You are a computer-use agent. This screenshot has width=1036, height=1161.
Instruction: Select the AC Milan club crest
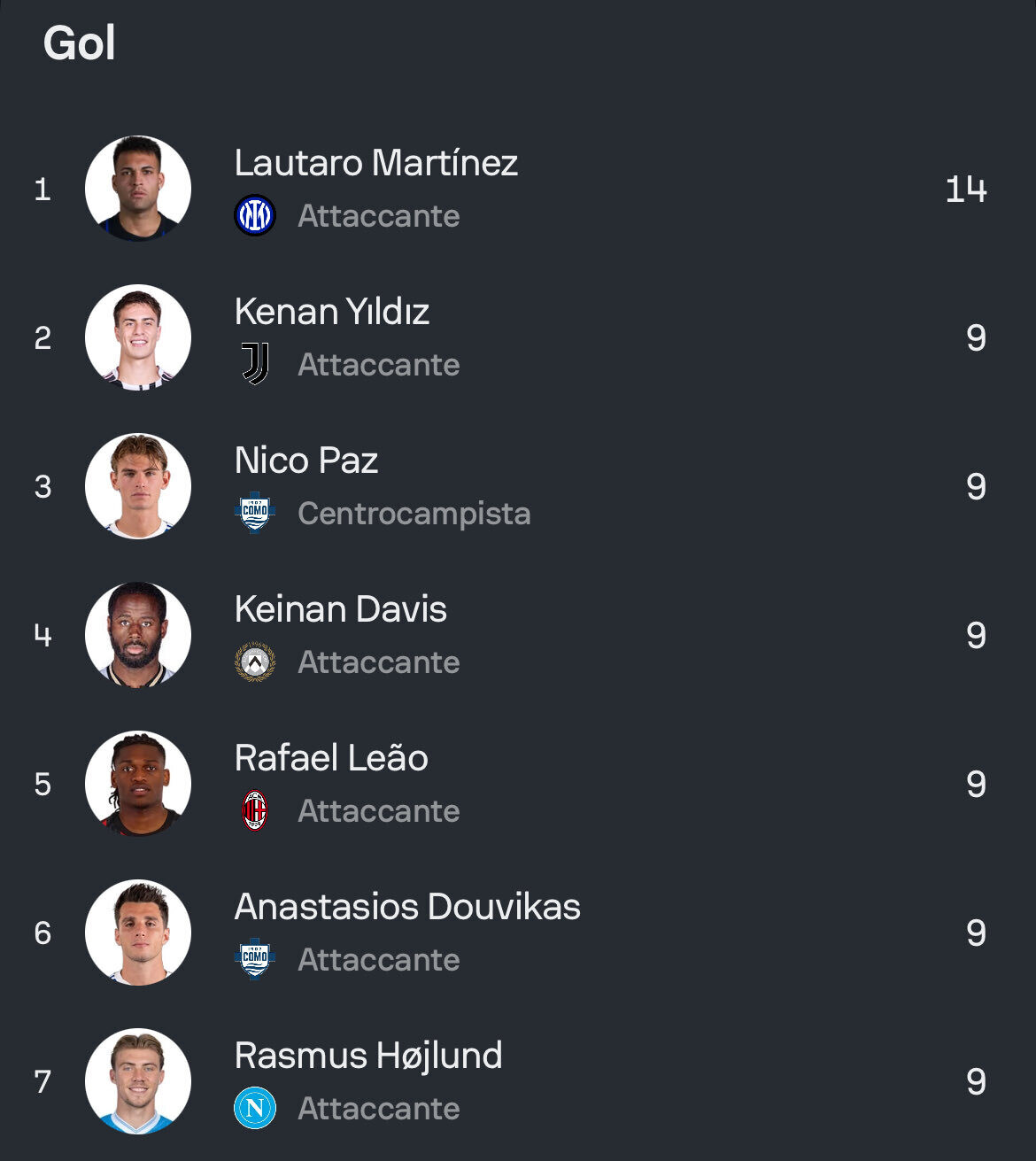(x=255, y=810)
